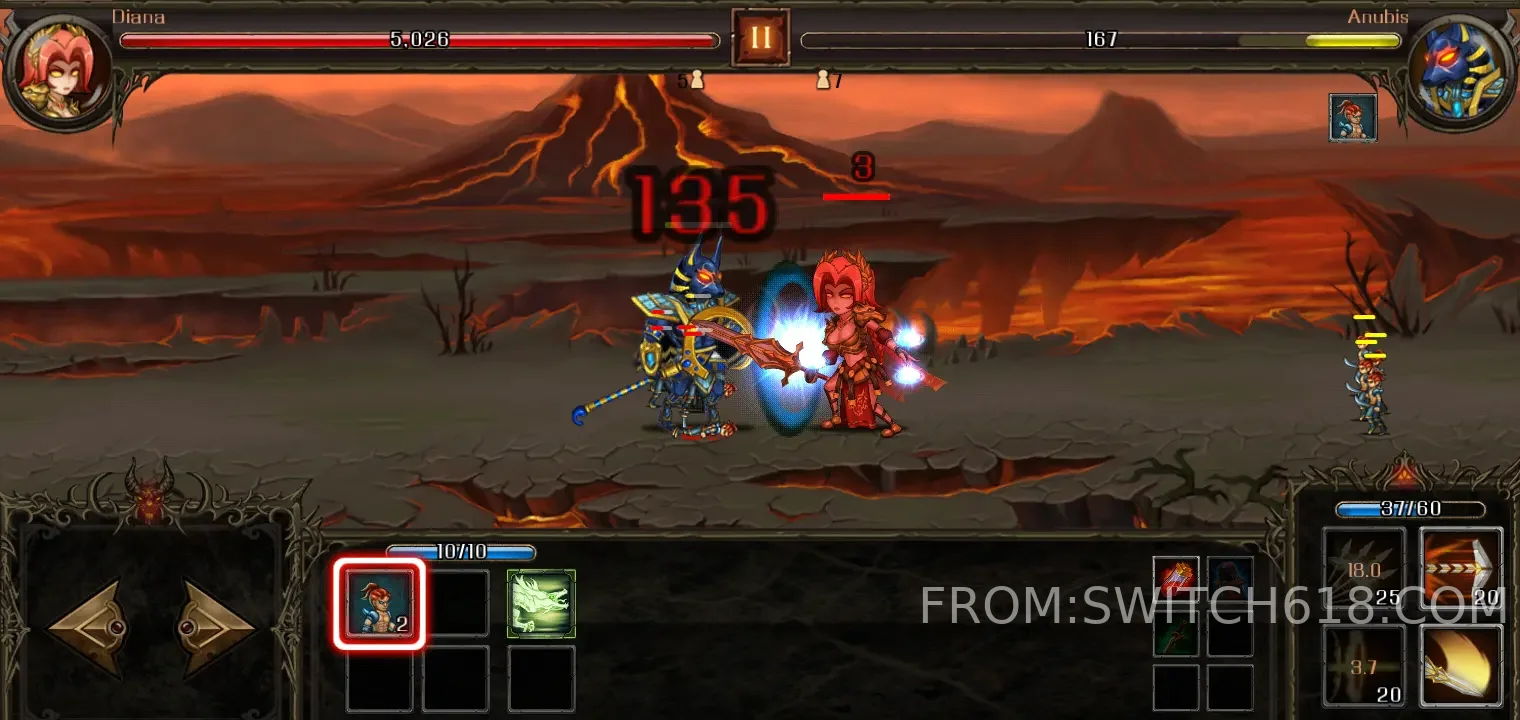Image resolution: width=1520 pixels, height=720 pixels.
Task: Summon the green dragon spirit skill
Action: [x=541, y=603]
